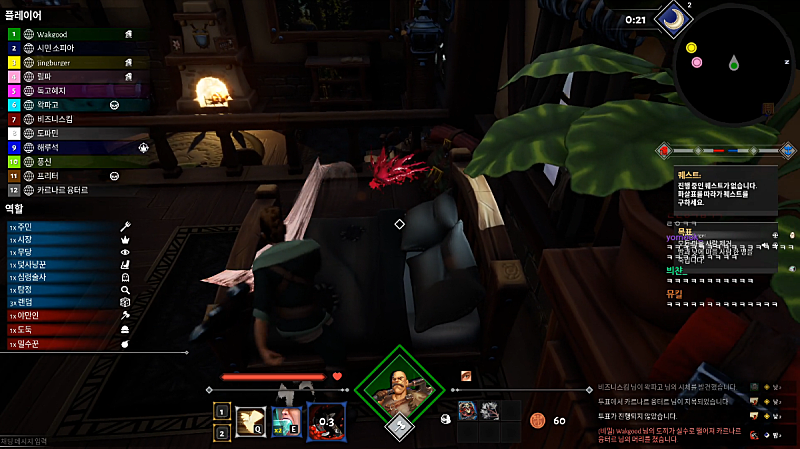Screen dimensions: 800x449
Task: Click the orange coin currency icon
Action: pos(537,420)
